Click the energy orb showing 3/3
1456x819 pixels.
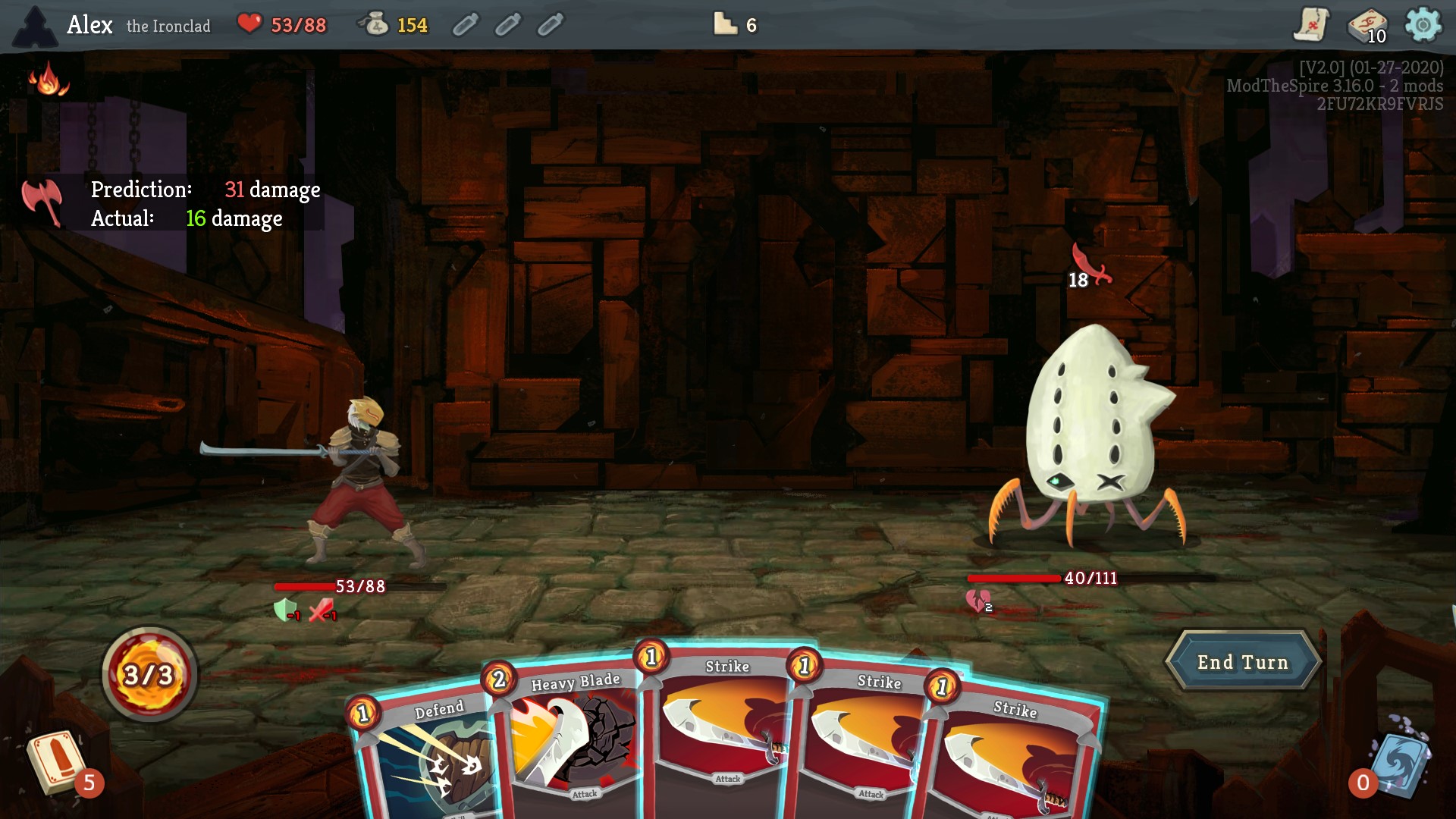pyautogui.click(x=149, y=674)
